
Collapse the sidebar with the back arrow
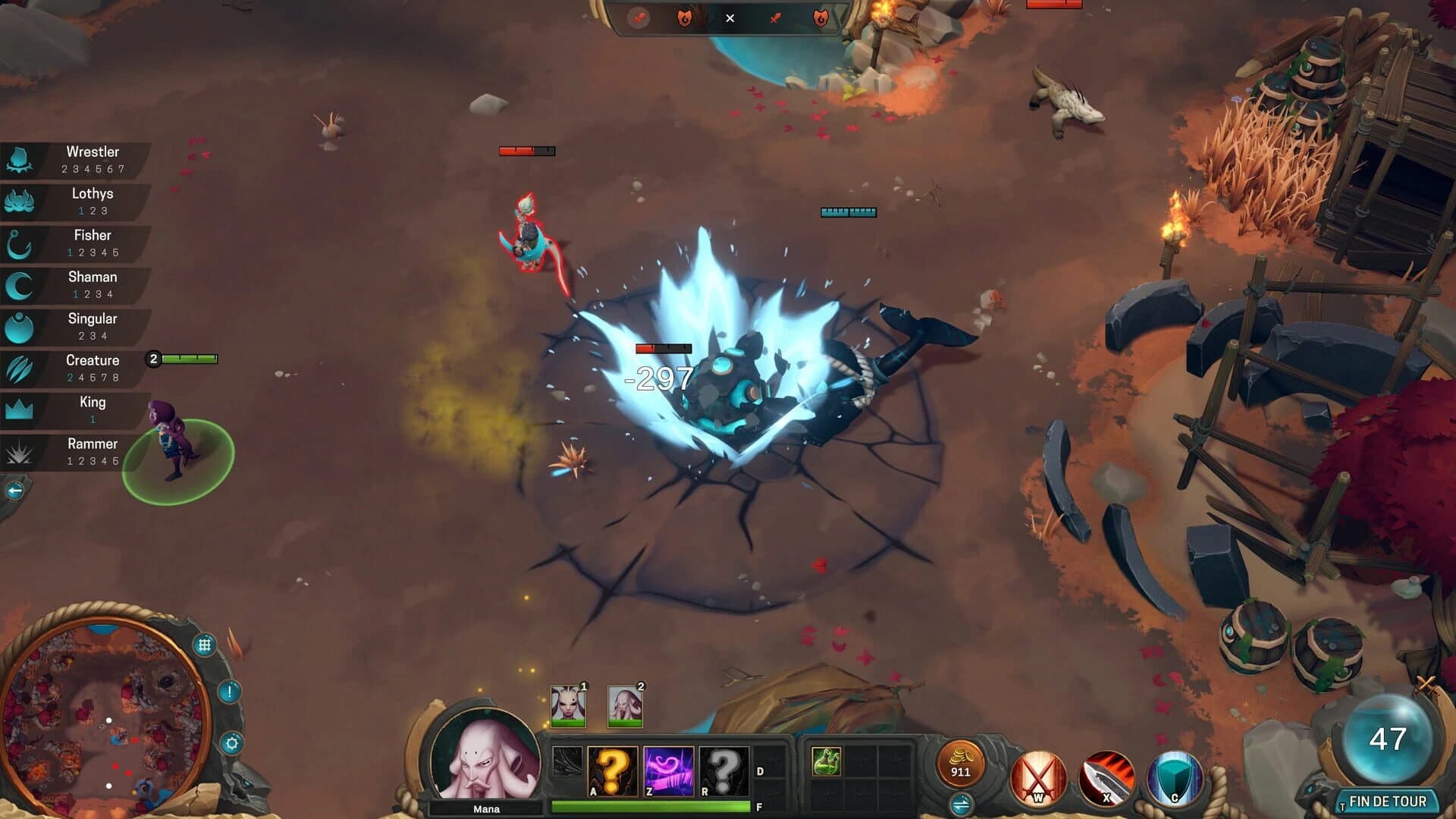[14, 489]
